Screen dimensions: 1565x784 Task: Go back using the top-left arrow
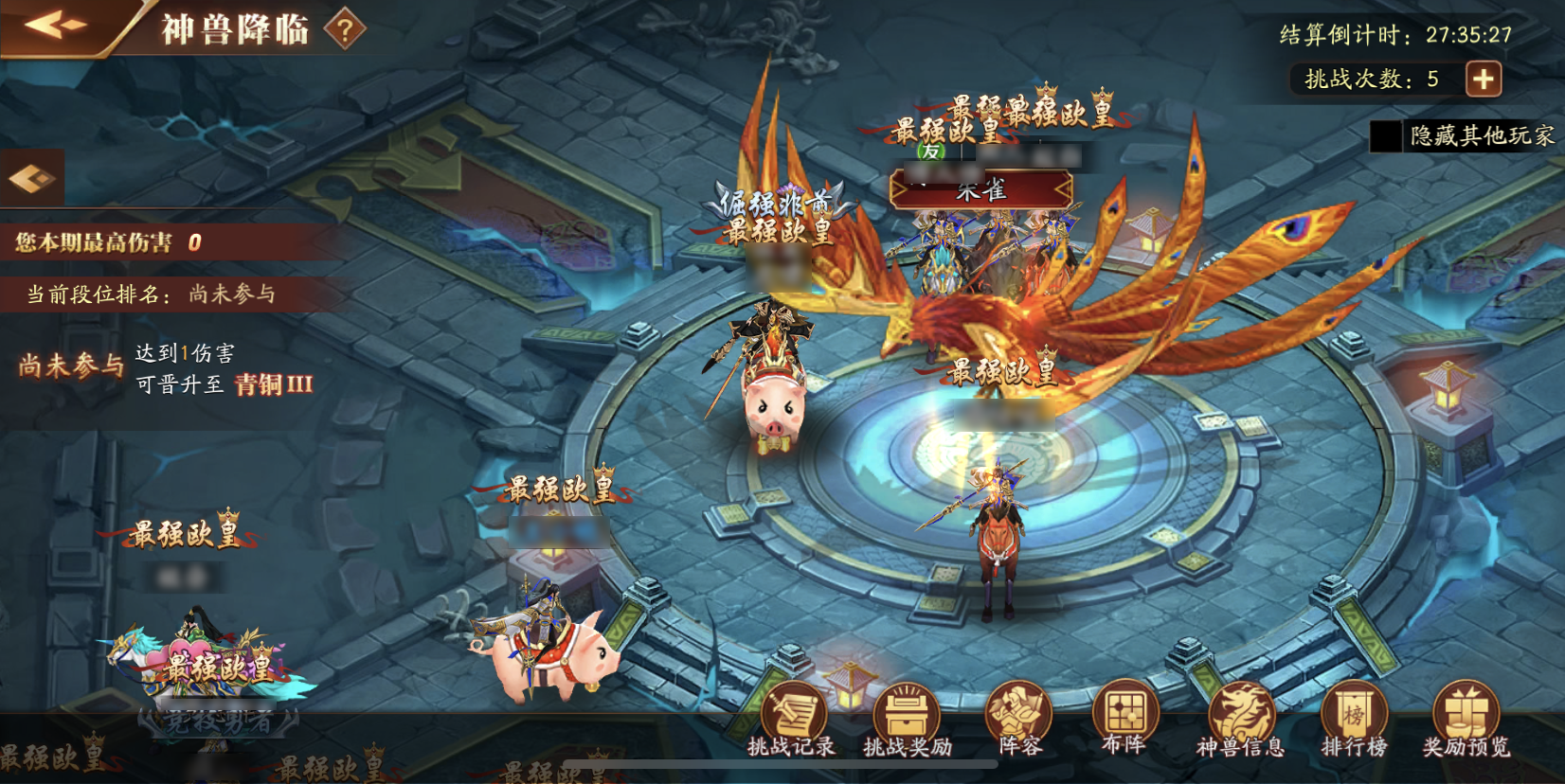[57, 27]
